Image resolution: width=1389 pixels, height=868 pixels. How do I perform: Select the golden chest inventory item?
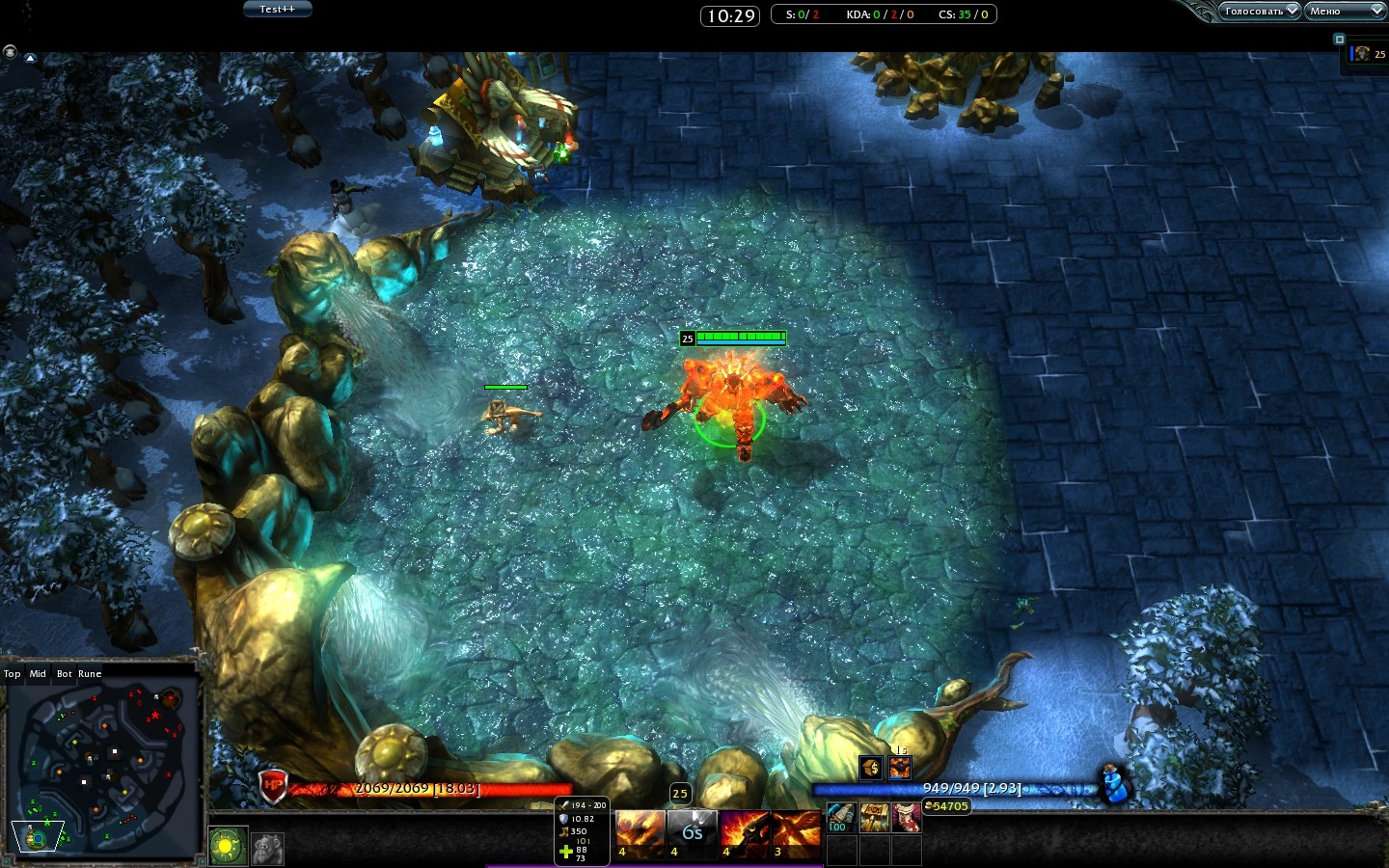(875, 819)
